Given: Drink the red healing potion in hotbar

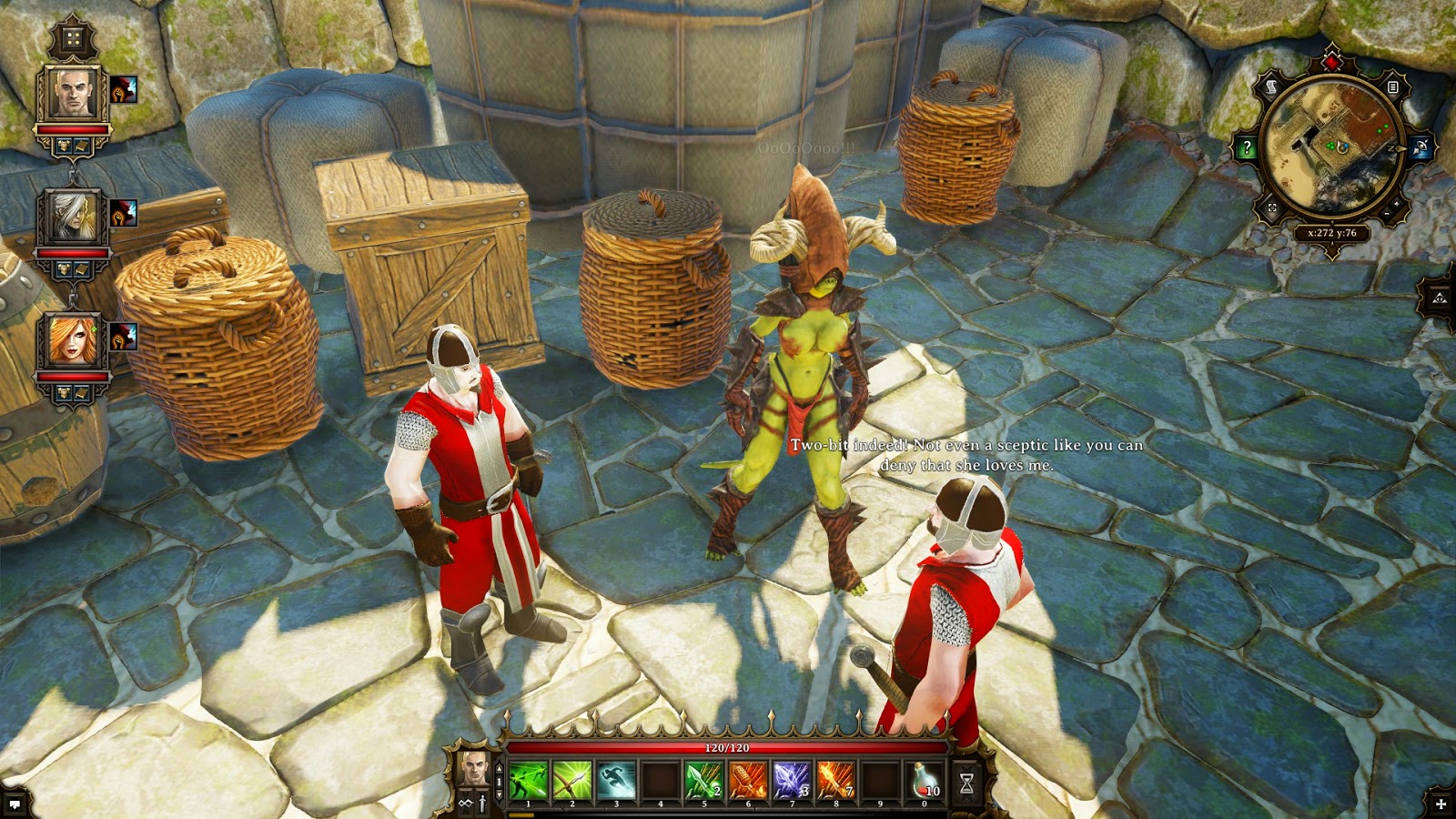Looking at the screenshot, I should coord(925,780).
